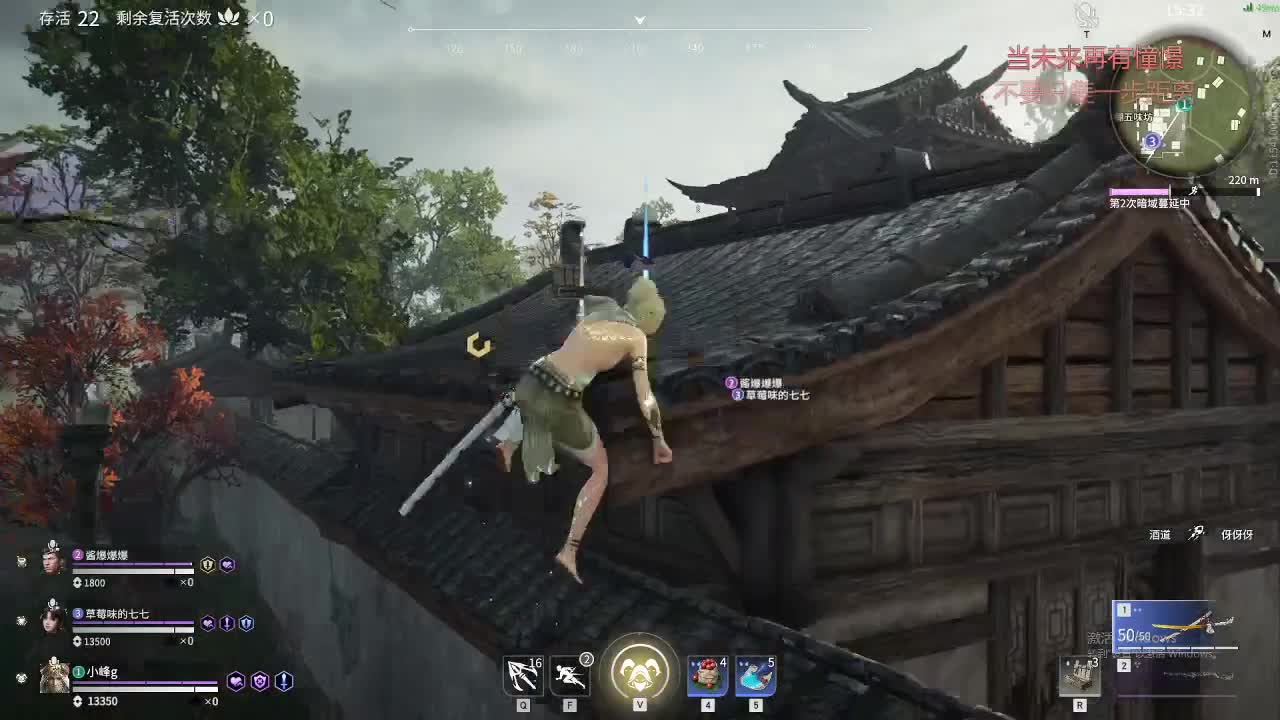Click the item assigned to the R key
The width and height of the screenshot is (1280, 720).
point(1080,675)
